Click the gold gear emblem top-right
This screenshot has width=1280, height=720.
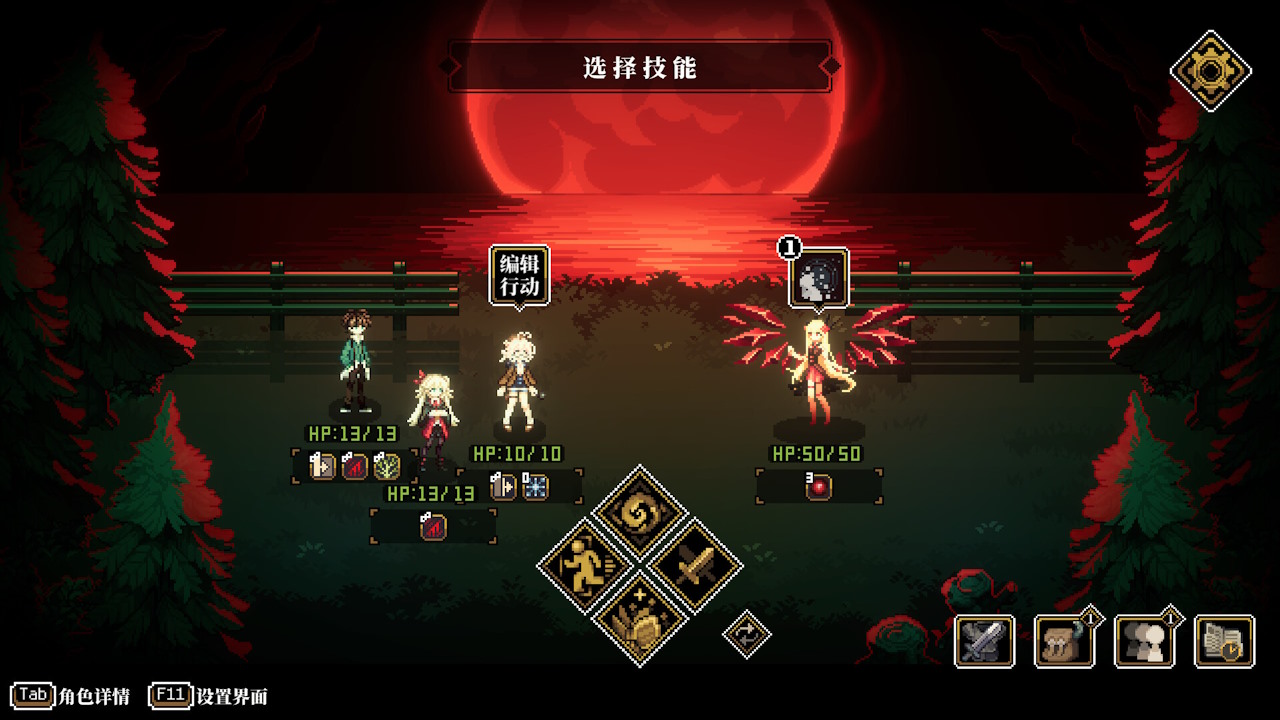pos(1213,70)
